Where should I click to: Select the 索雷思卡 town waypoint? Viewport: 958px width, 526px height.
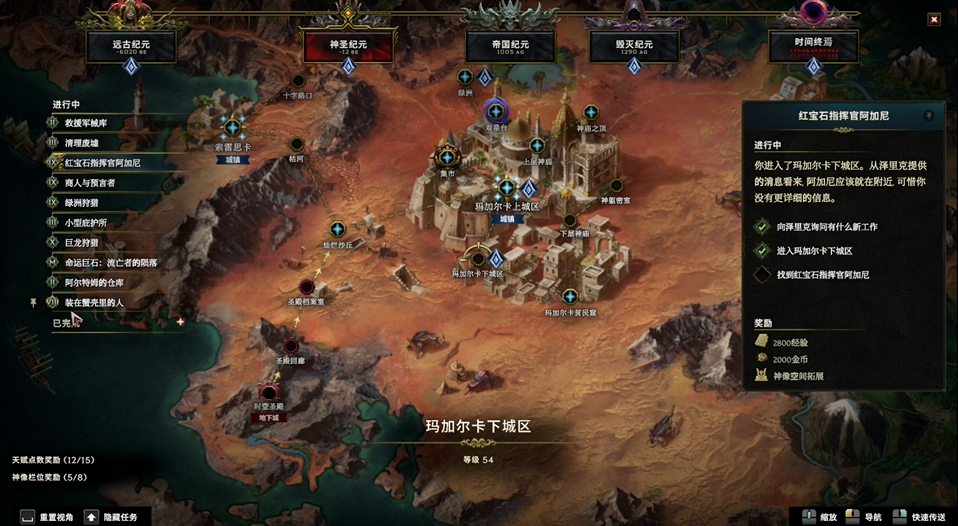coord(233,128)
